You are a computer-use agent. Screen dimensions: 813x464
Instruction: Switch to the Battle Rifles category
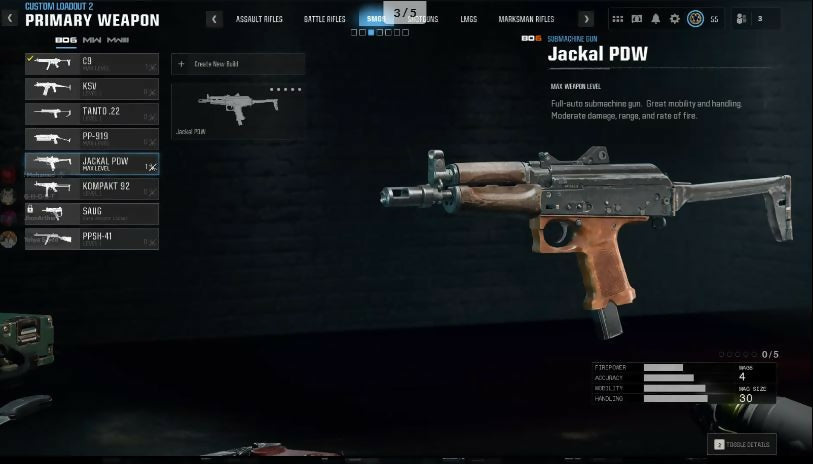click(x=324, y=19)
